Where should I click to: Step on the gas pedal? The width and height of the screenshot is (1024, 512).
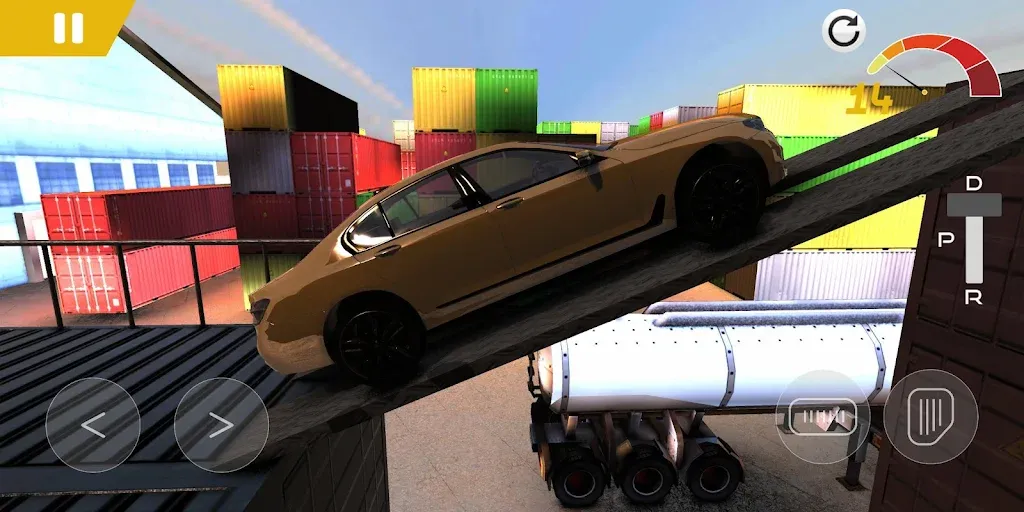point(930,416)
